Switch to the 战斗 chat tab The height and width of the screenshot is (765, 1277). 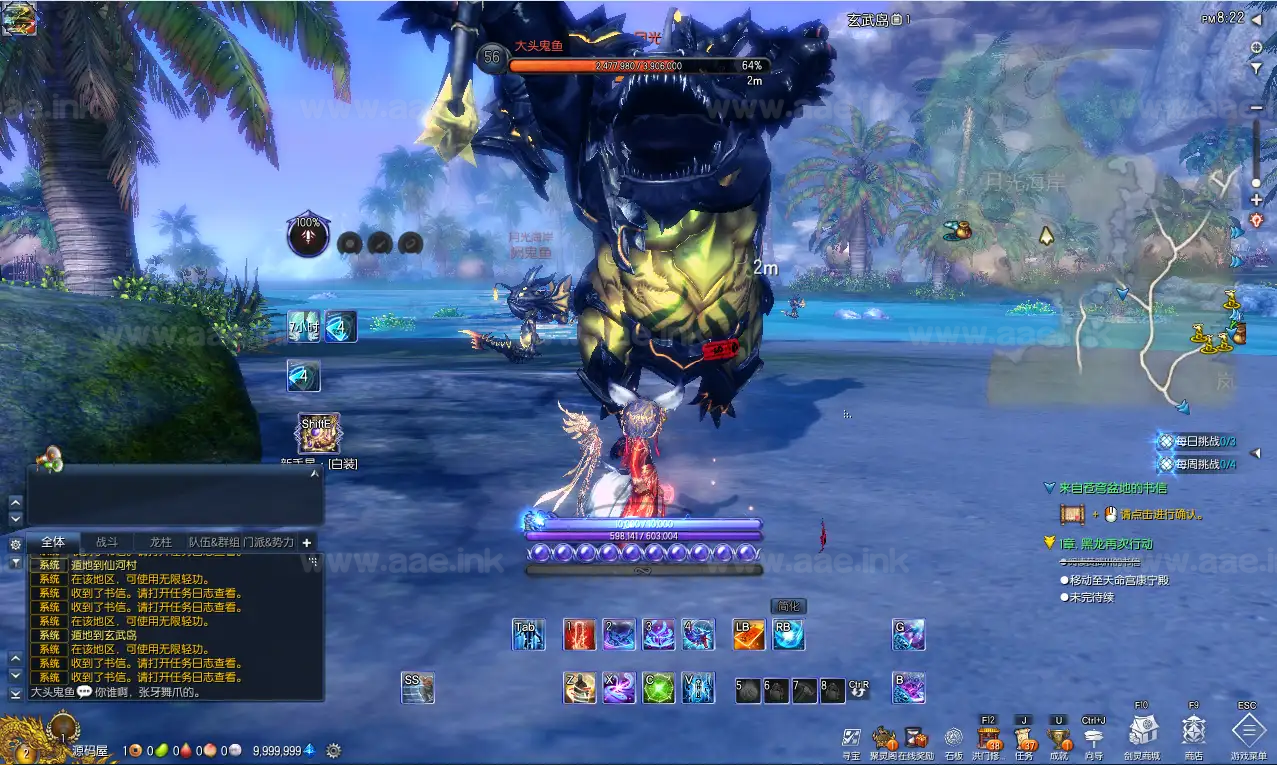click(106, 542)
